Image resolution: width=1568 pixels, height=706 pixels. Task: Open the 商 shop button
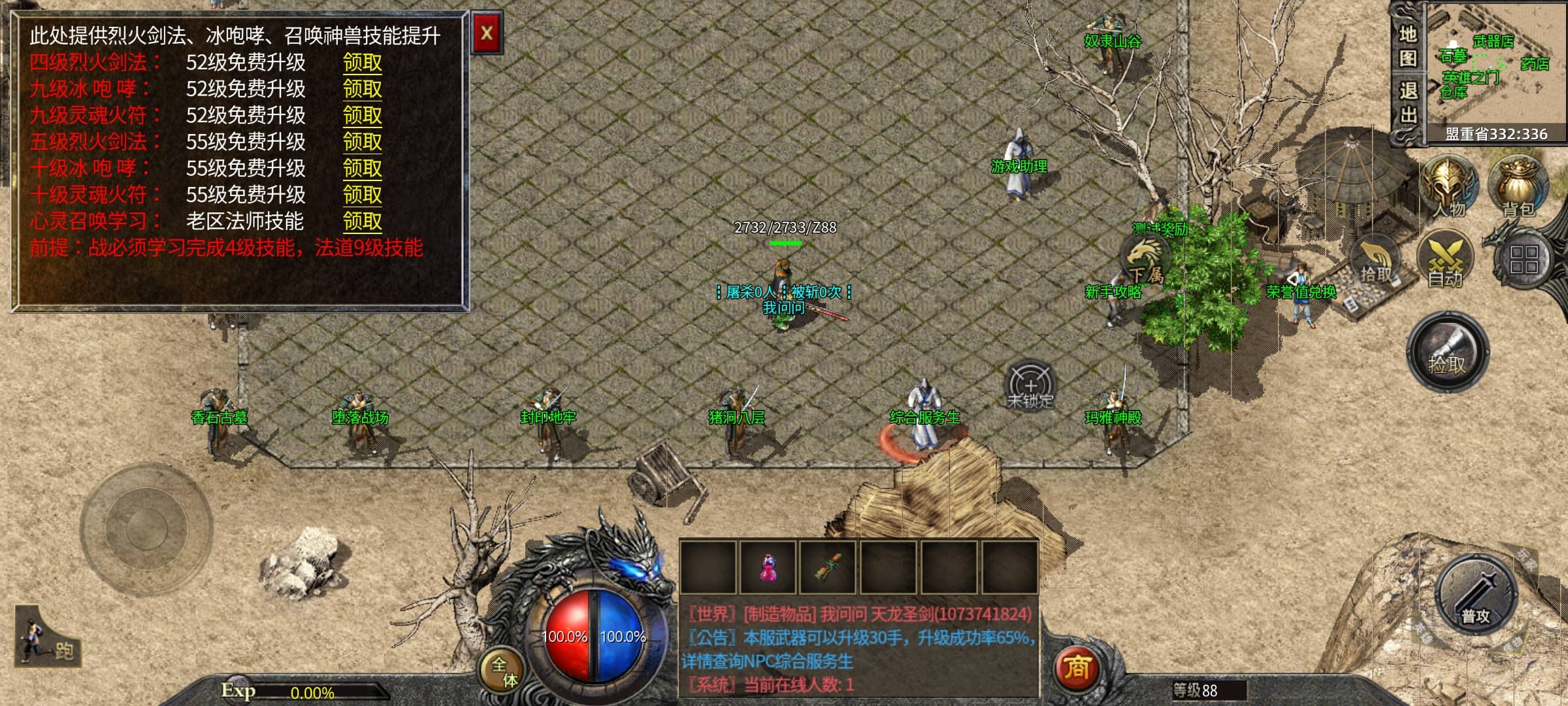(1076, 667)
